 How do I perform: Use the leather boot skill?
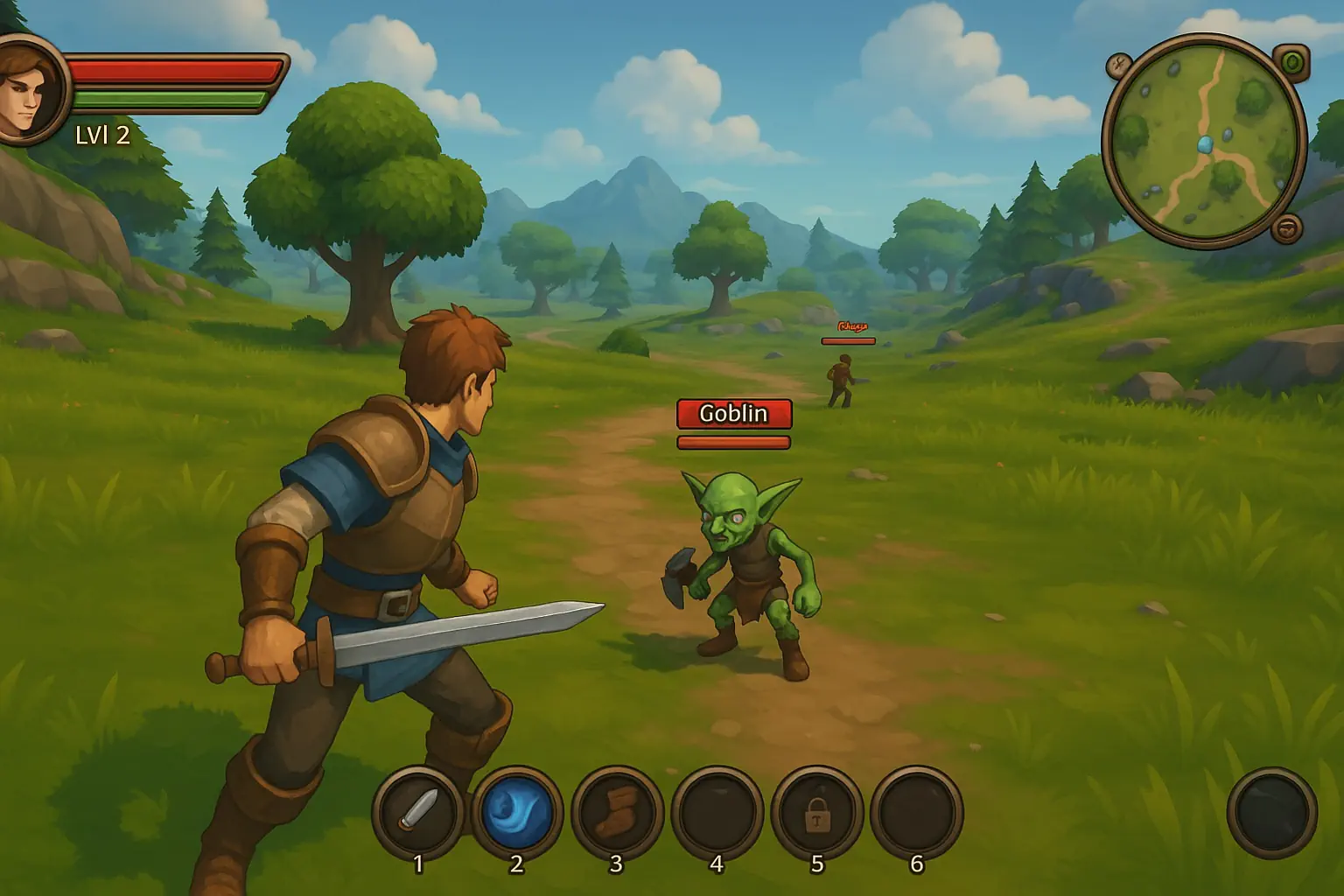click(616, 811)
